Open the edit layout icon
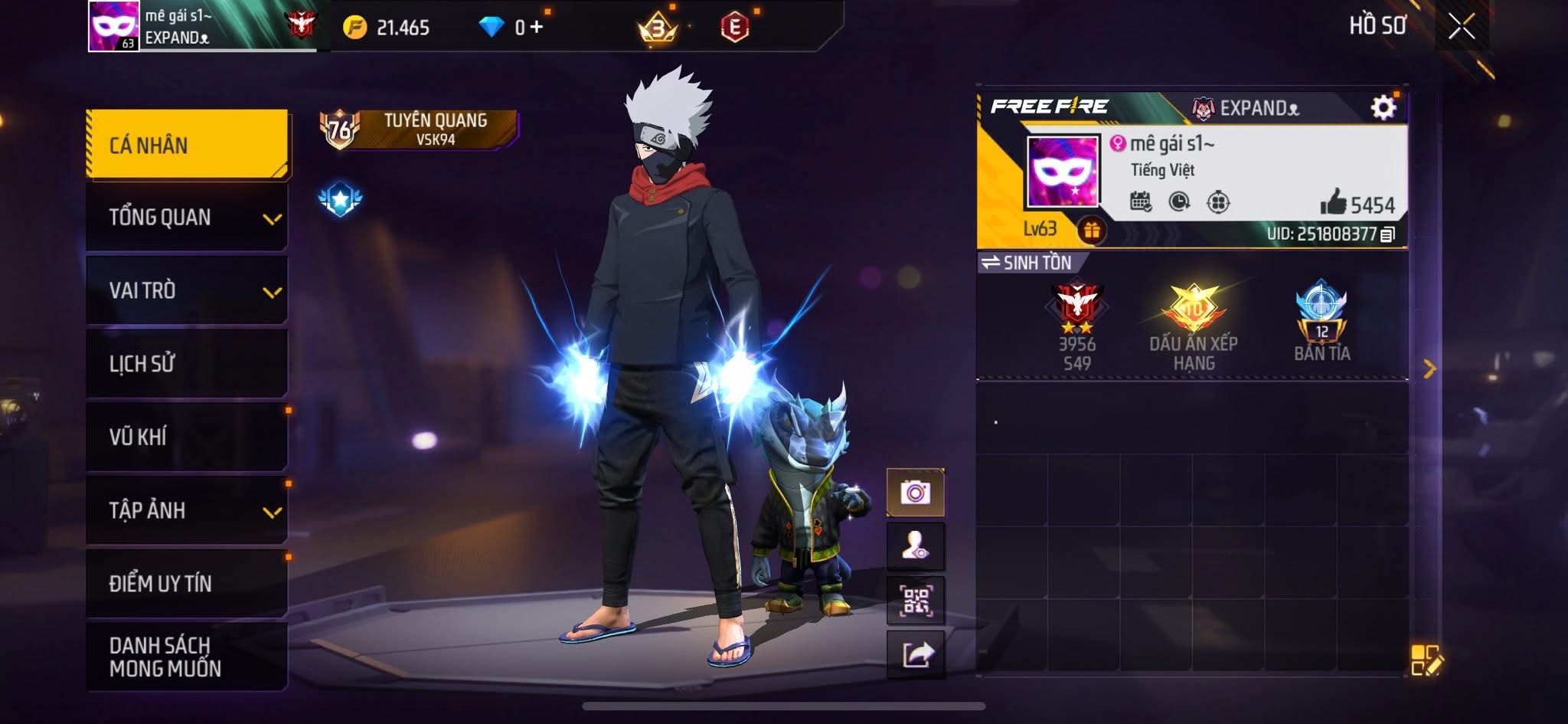The image size is (1568, 724). click(1426, 660)
